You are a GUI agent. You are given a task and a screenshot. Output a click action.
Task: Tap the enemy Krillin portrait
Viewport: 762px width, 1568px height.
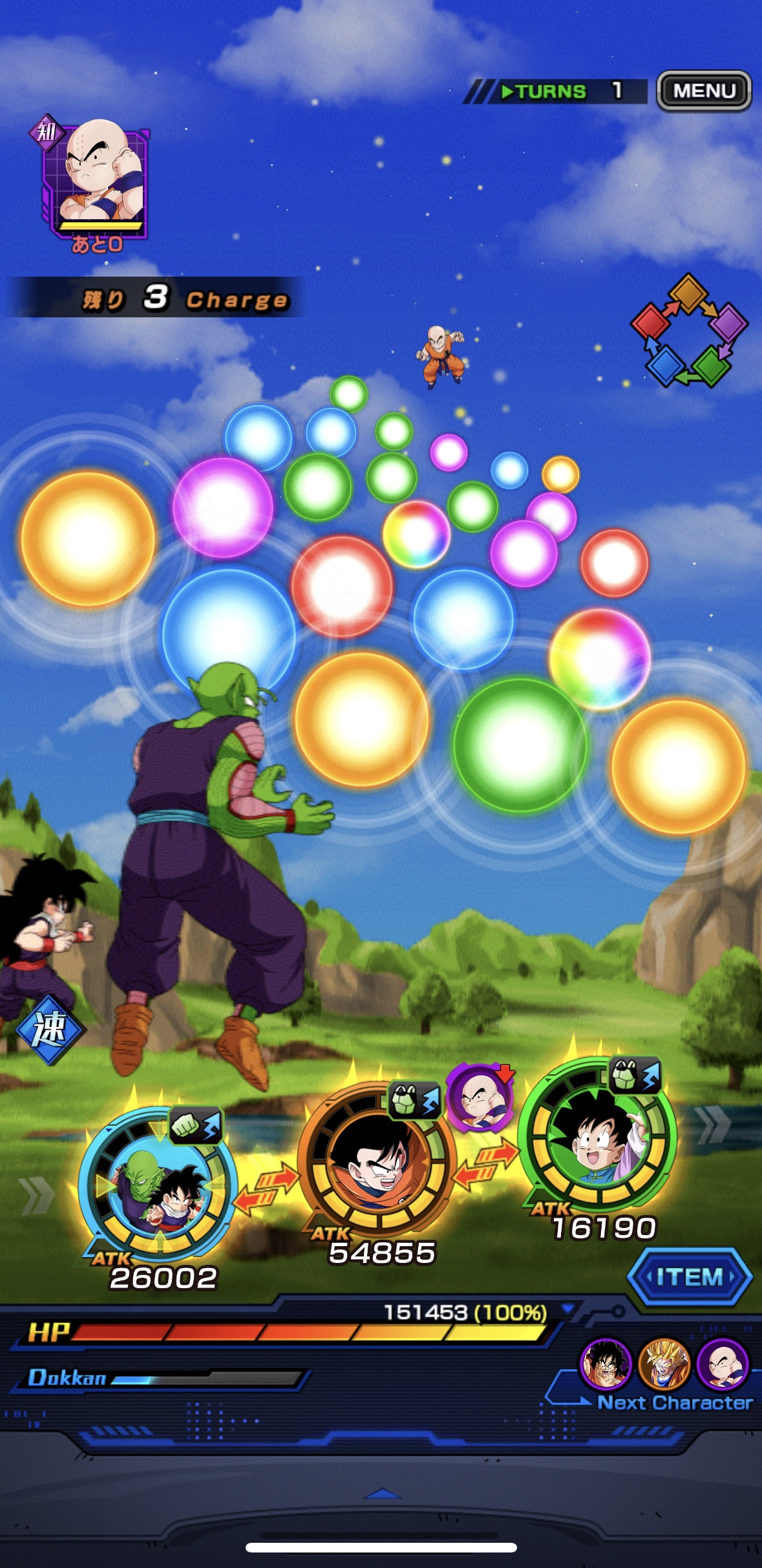click(97, 178)
